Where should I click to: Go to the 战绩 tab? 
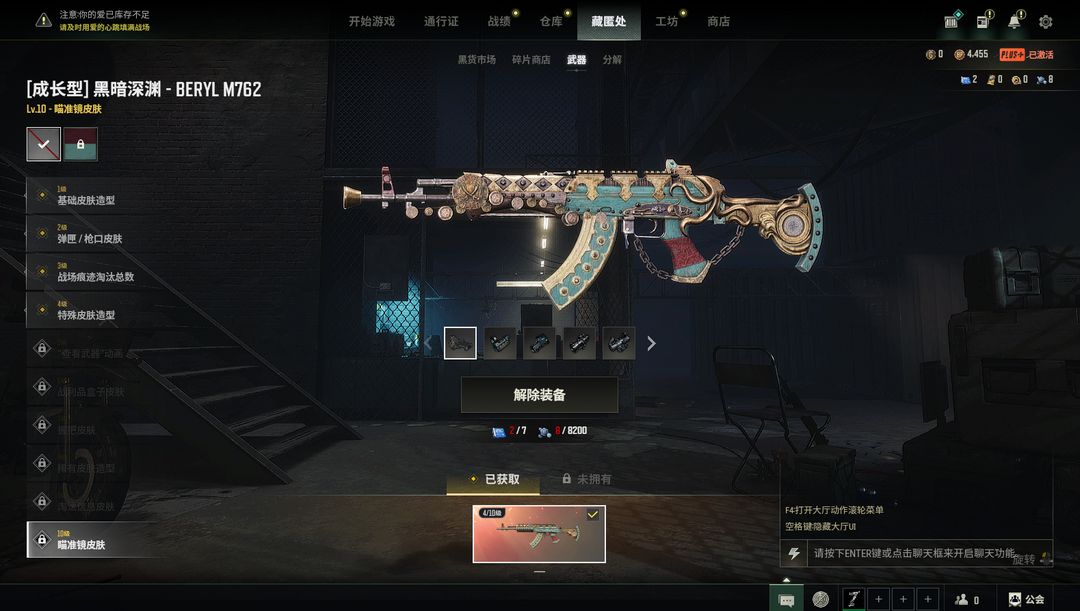click(499, 21)
